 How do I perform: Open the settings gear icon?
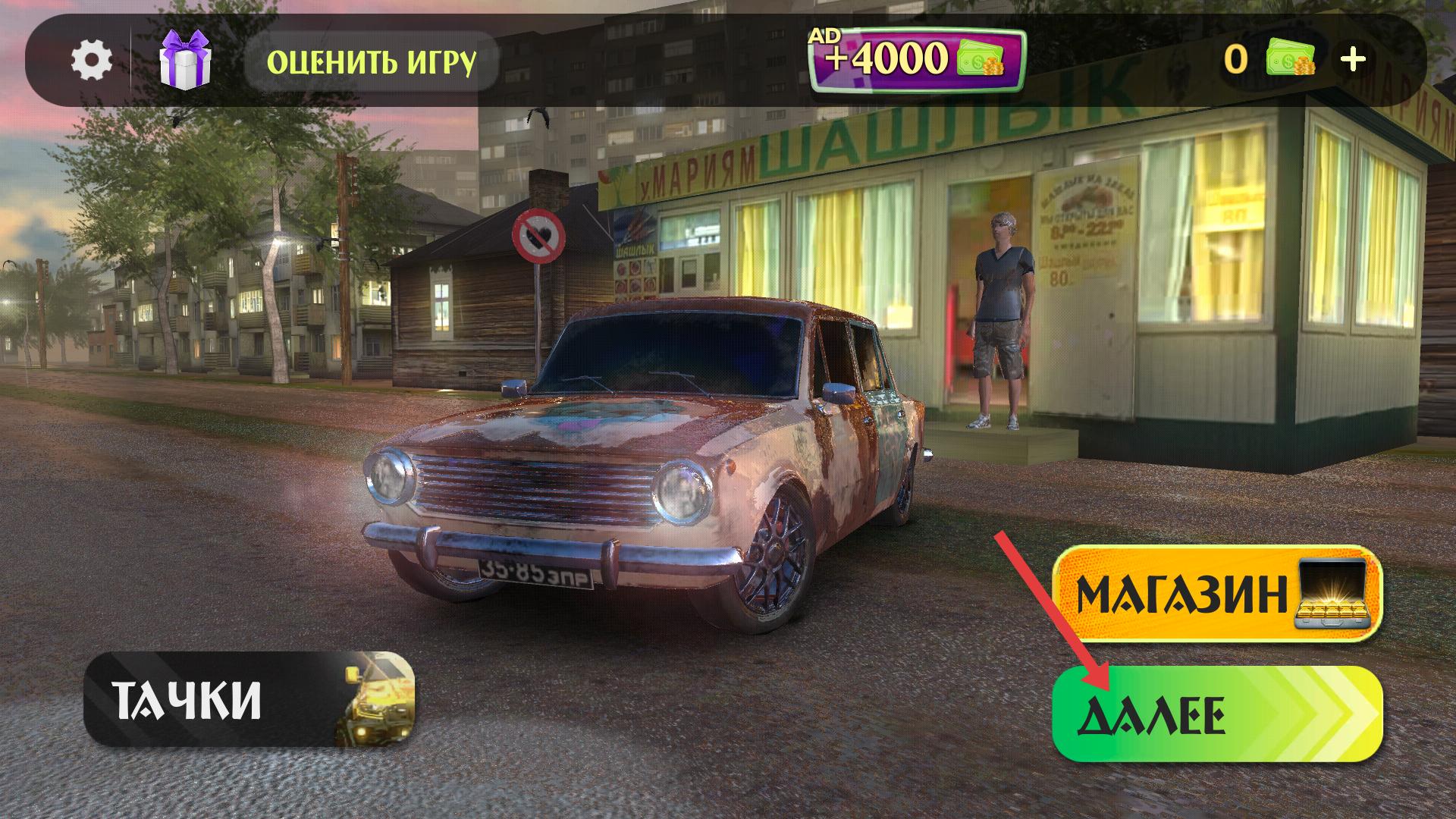point(92,60)
